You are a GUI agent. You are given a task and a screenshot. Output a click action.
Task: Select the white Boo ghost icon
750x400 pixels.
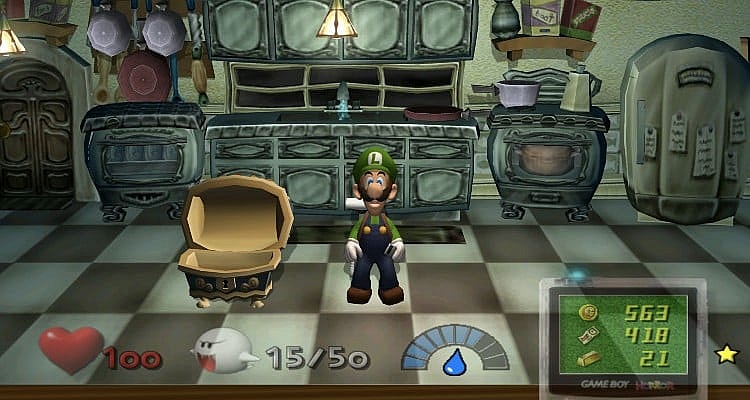tap(227, 352)
